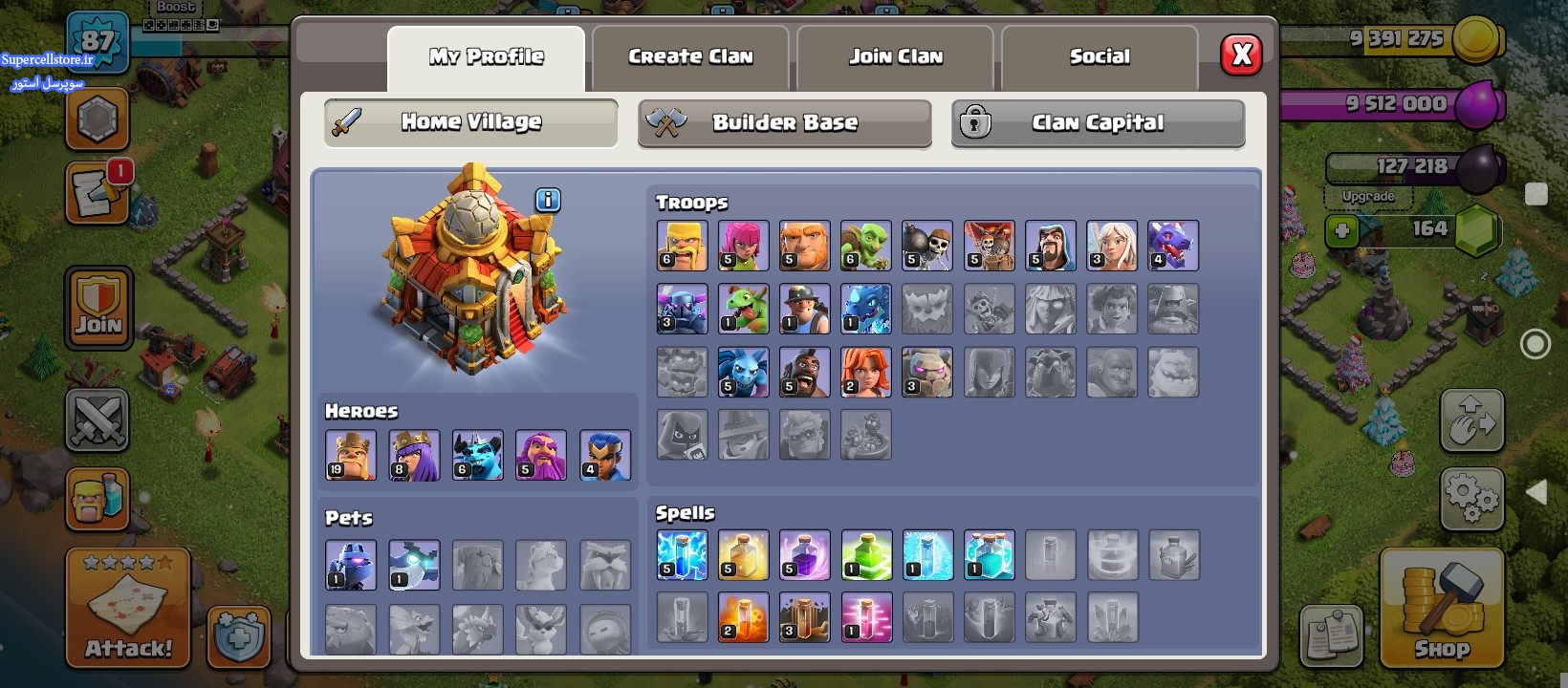The height and width of the screenshot is (688, 1568).
Task: Select the Barbarian King hero icon
Action: (351, 455)
